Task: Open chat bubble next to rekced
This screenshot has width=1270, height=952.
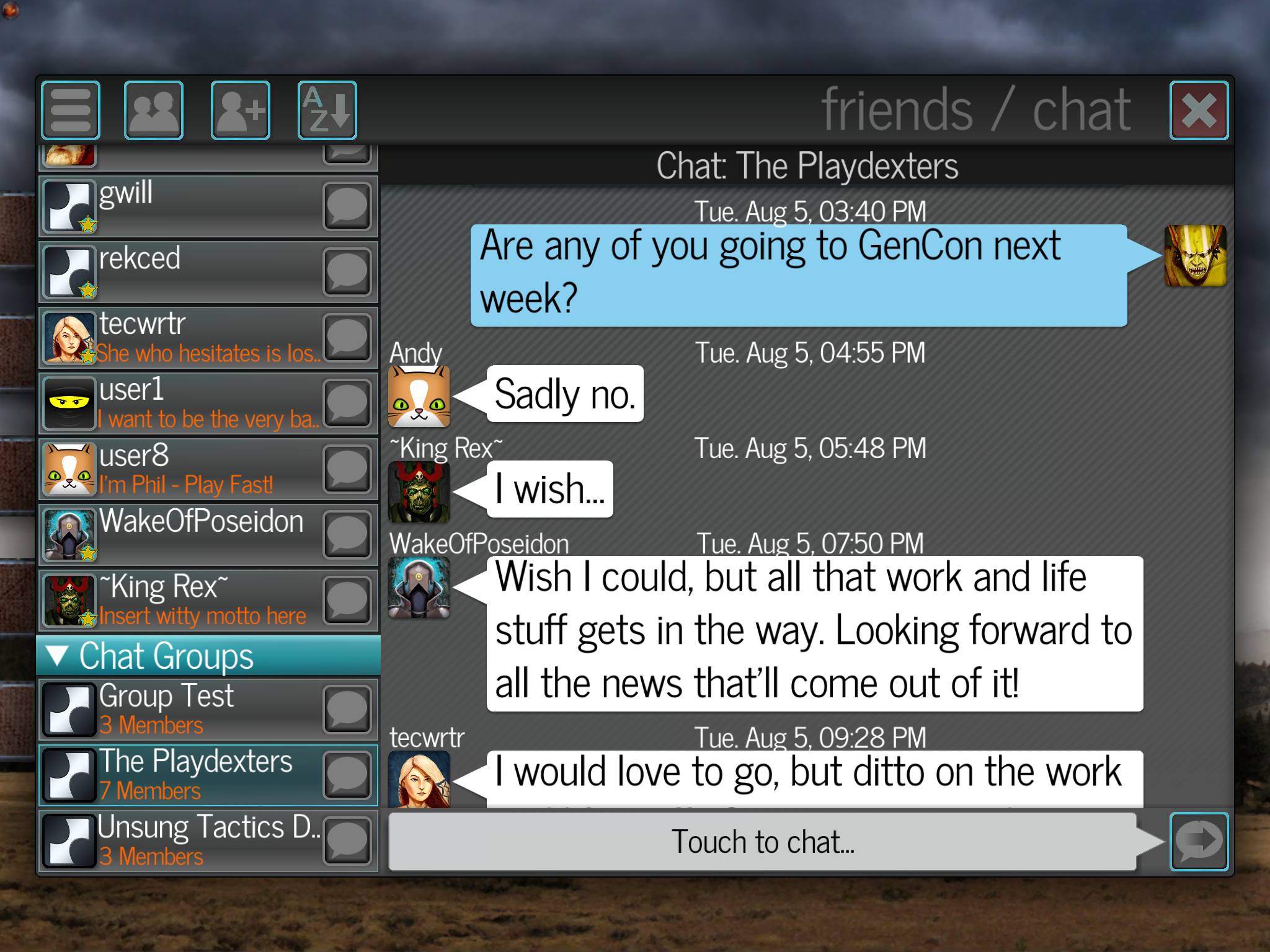Action: 347,272
